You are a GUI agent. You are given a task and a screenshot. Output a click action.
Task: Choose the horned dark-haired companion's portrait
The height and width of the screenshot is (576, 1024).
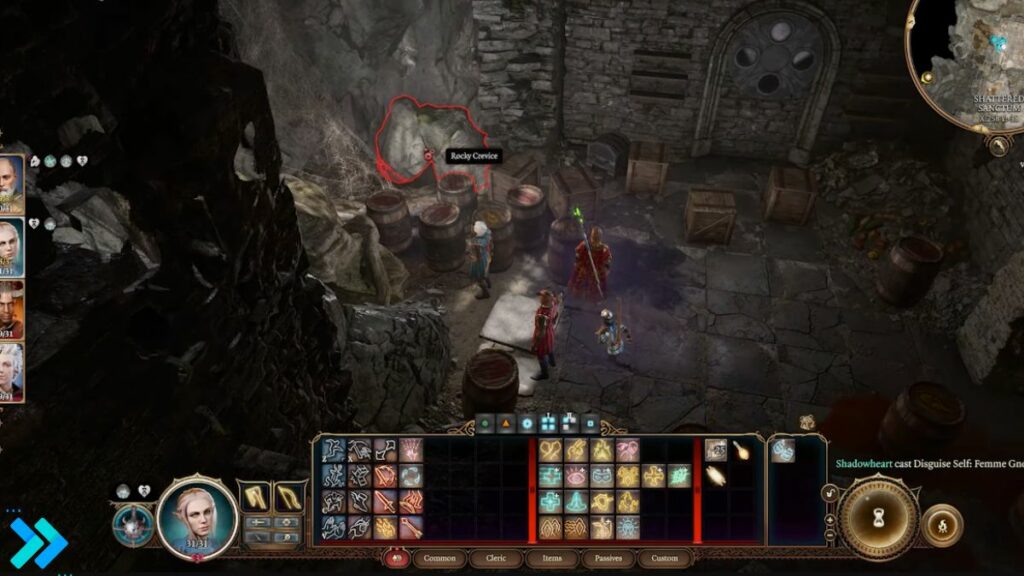(10, 308)
